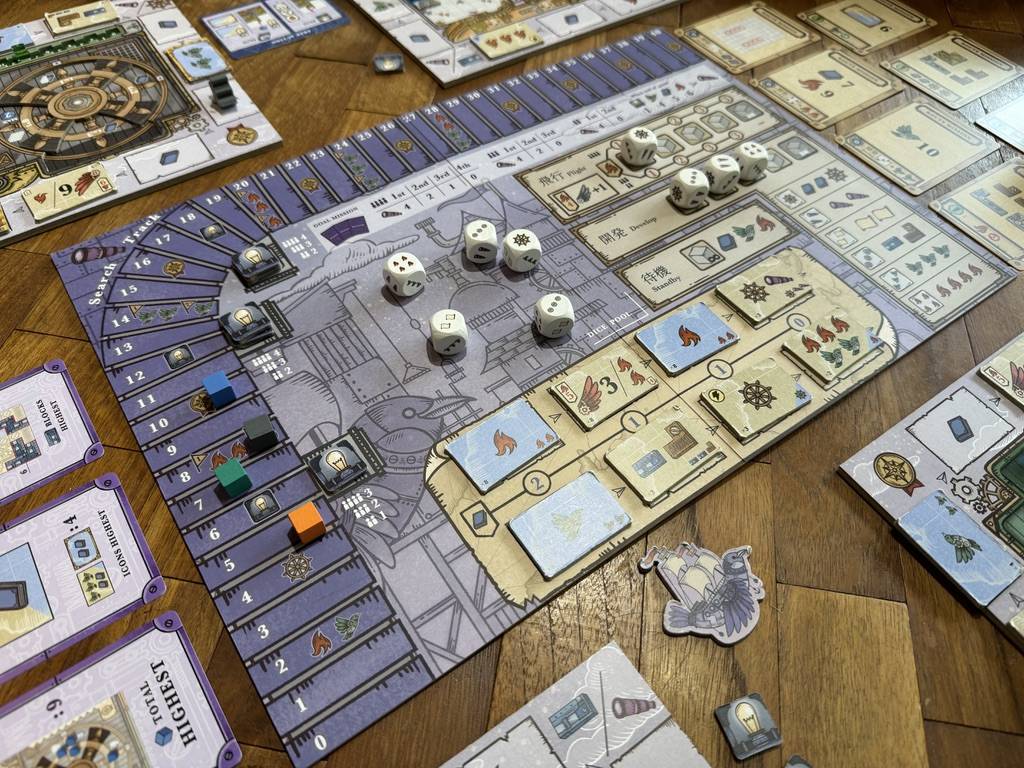Choose the dice pool die showing square outlines
1024x768 pixels.
point(448,332)
